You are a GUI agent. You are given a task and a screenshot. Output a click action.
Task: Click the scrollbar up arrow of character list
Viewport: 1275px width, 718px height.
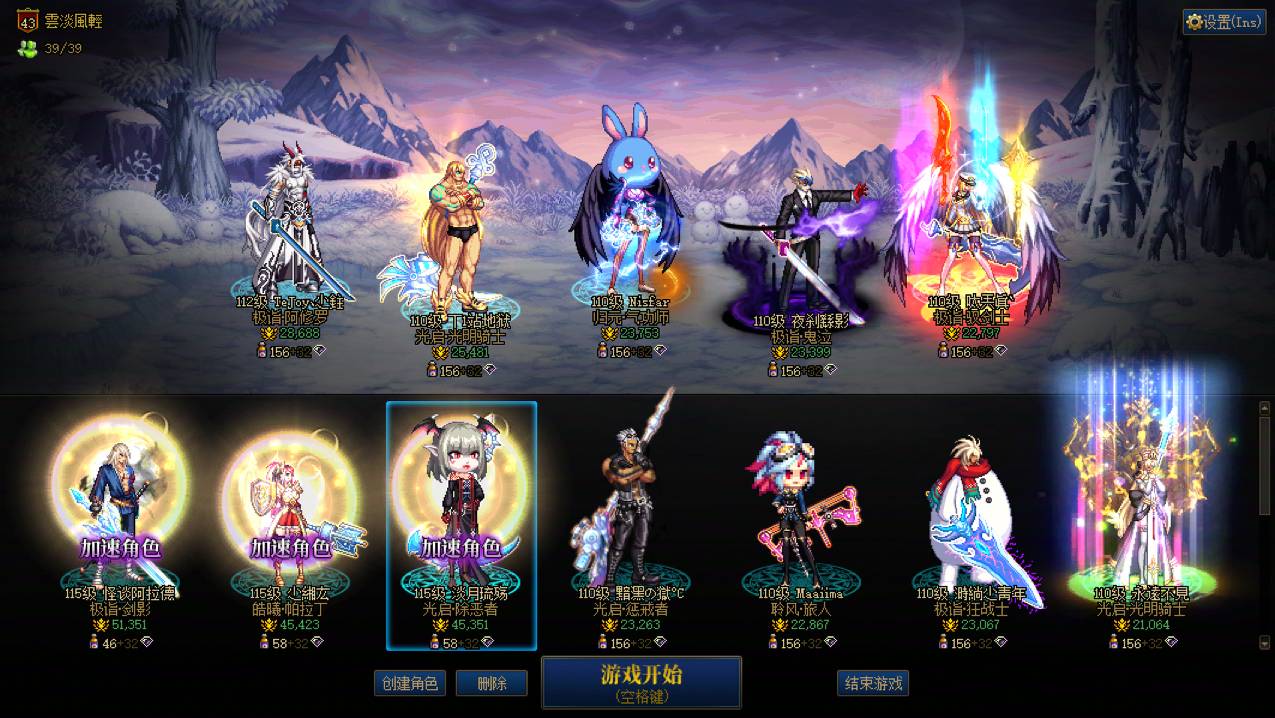point(1264,408)
